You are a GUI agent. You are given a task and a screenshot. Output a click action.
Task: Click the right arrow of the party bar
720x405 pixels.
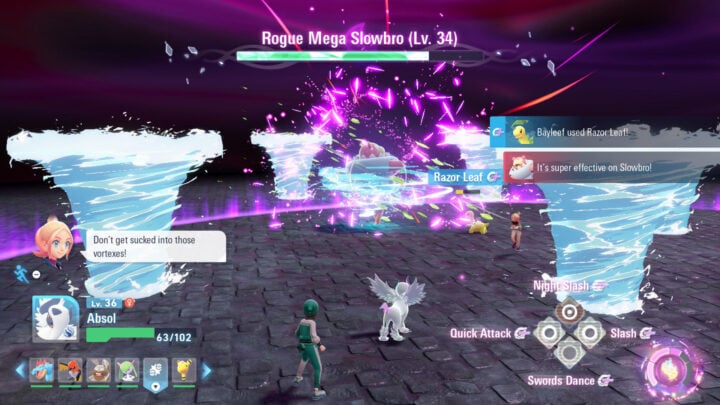205,371
